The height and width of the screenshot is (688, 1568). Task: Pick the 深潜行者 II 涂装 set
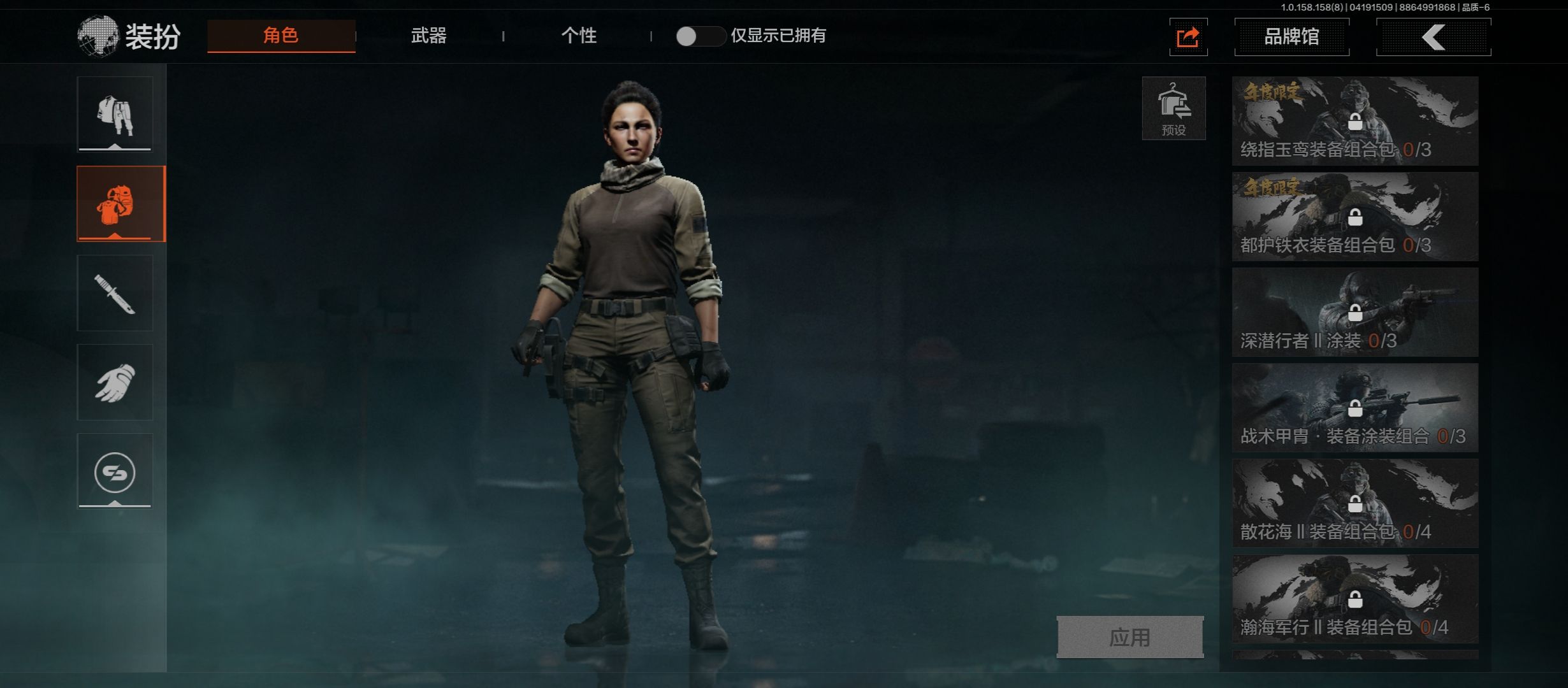tap(1354, 312)
